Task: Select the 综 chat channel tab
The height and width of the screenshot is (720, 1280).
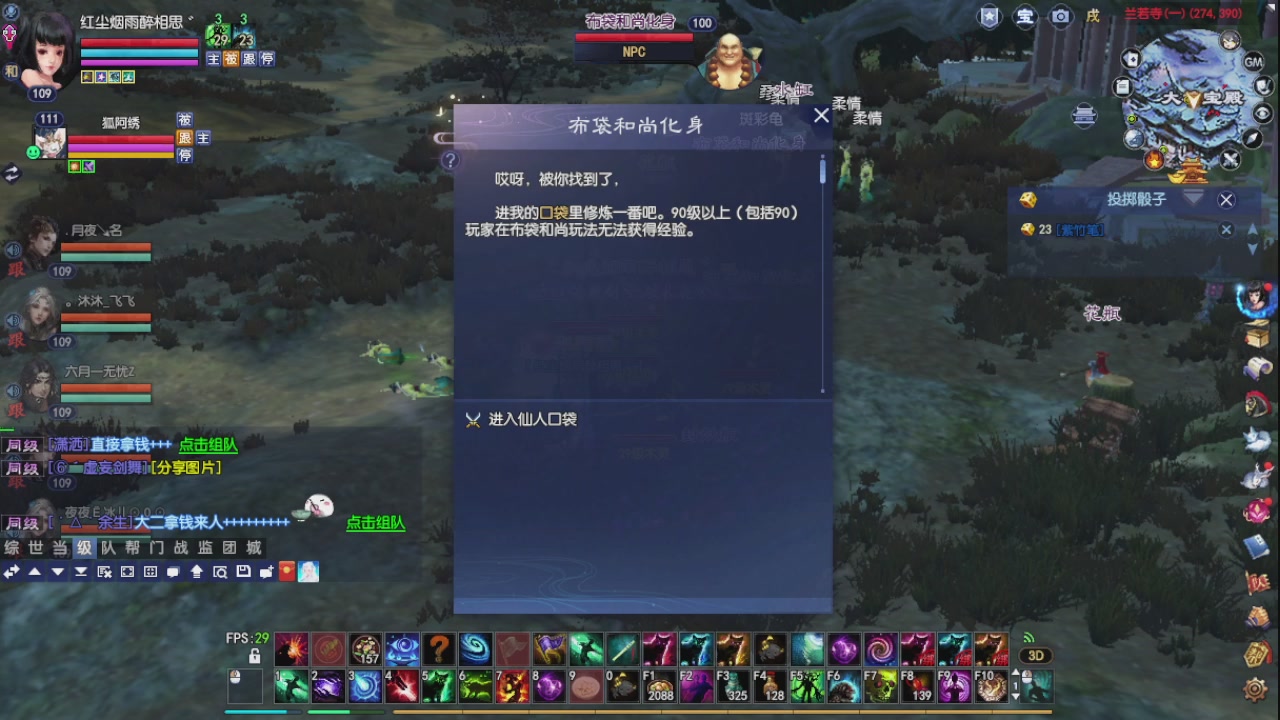Action: [12, 548]
